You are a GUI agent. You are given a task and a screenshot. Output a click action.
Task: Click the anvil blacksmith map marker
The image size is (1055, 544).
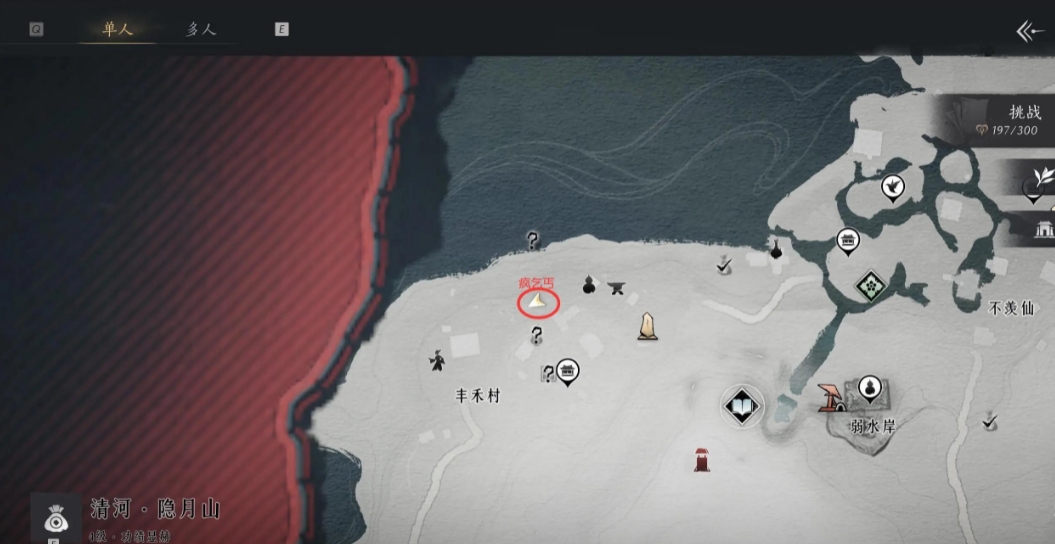(x=617, y=288)
